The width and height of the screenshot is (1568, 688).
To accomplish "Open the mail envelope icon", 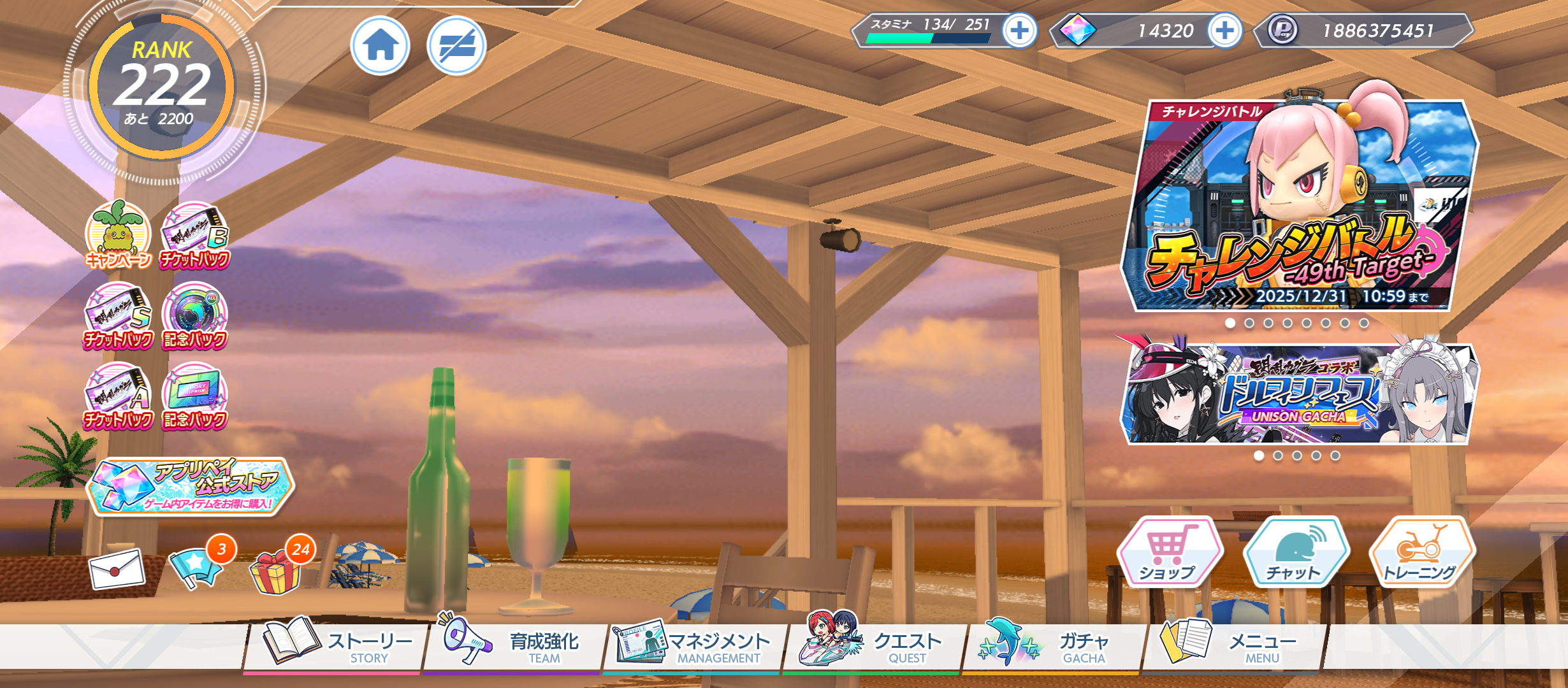I will 117,568.
